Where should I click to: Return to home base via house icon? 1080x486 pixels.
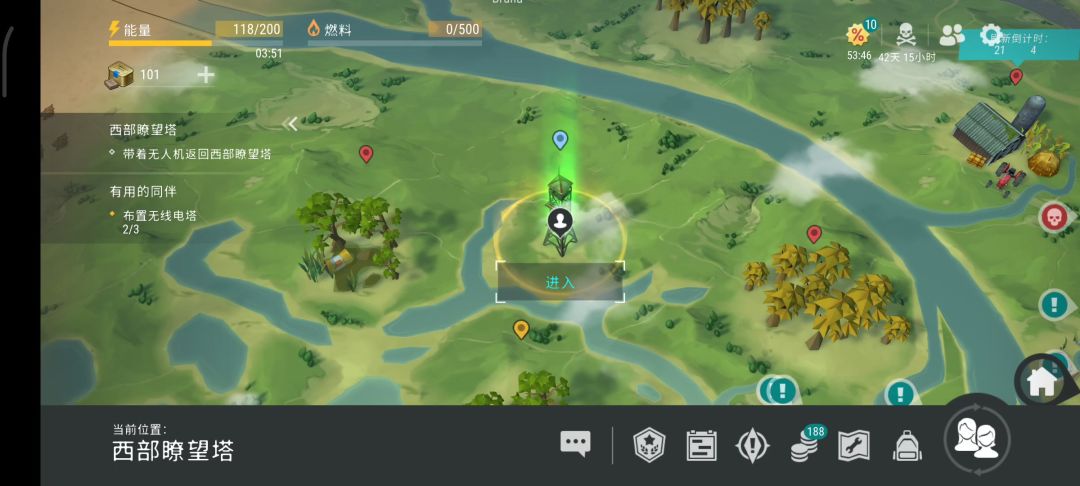[x=1041, y=379]
